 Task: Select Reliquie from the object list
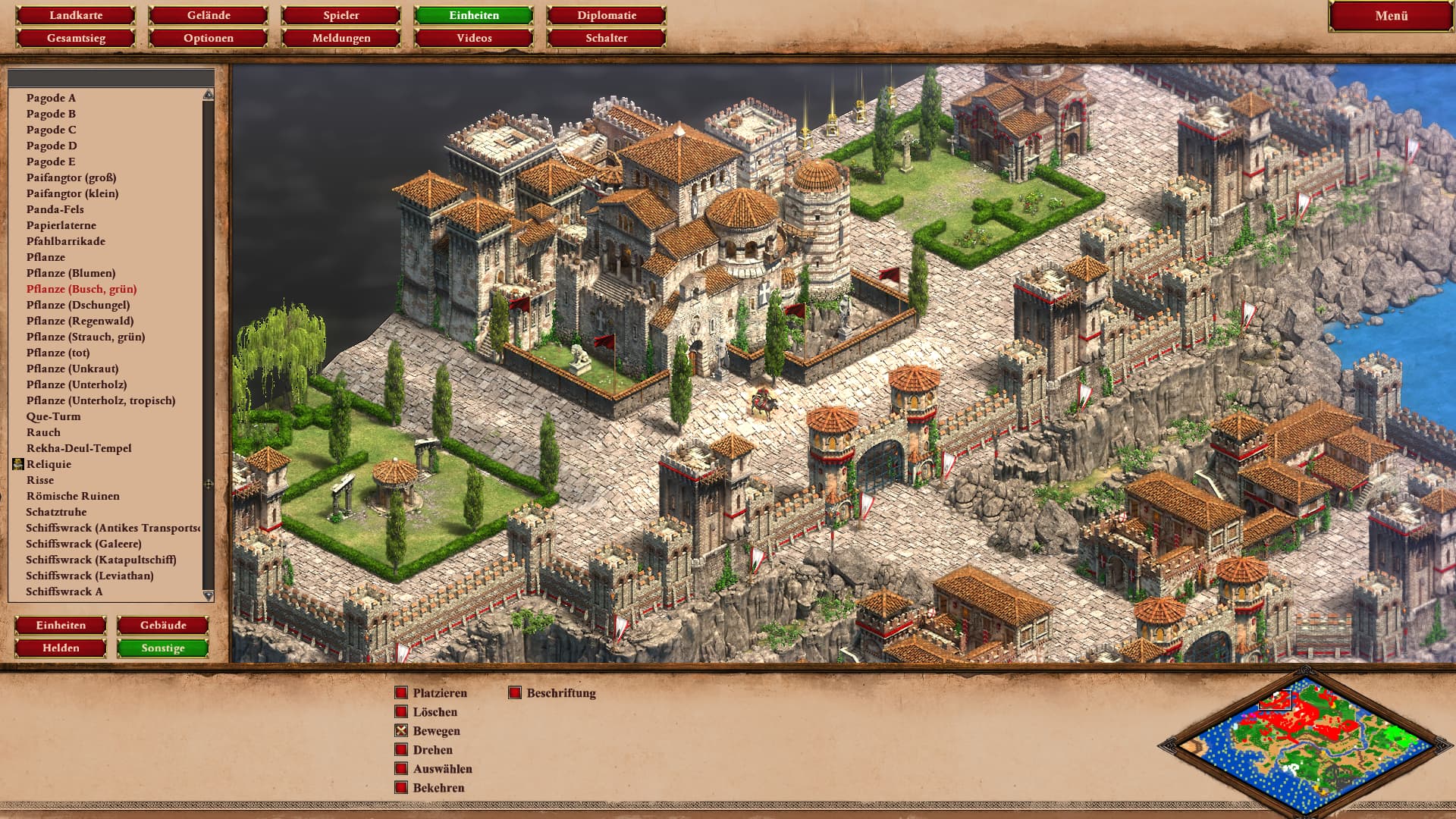pyautogui.click(x=49, y=464)
